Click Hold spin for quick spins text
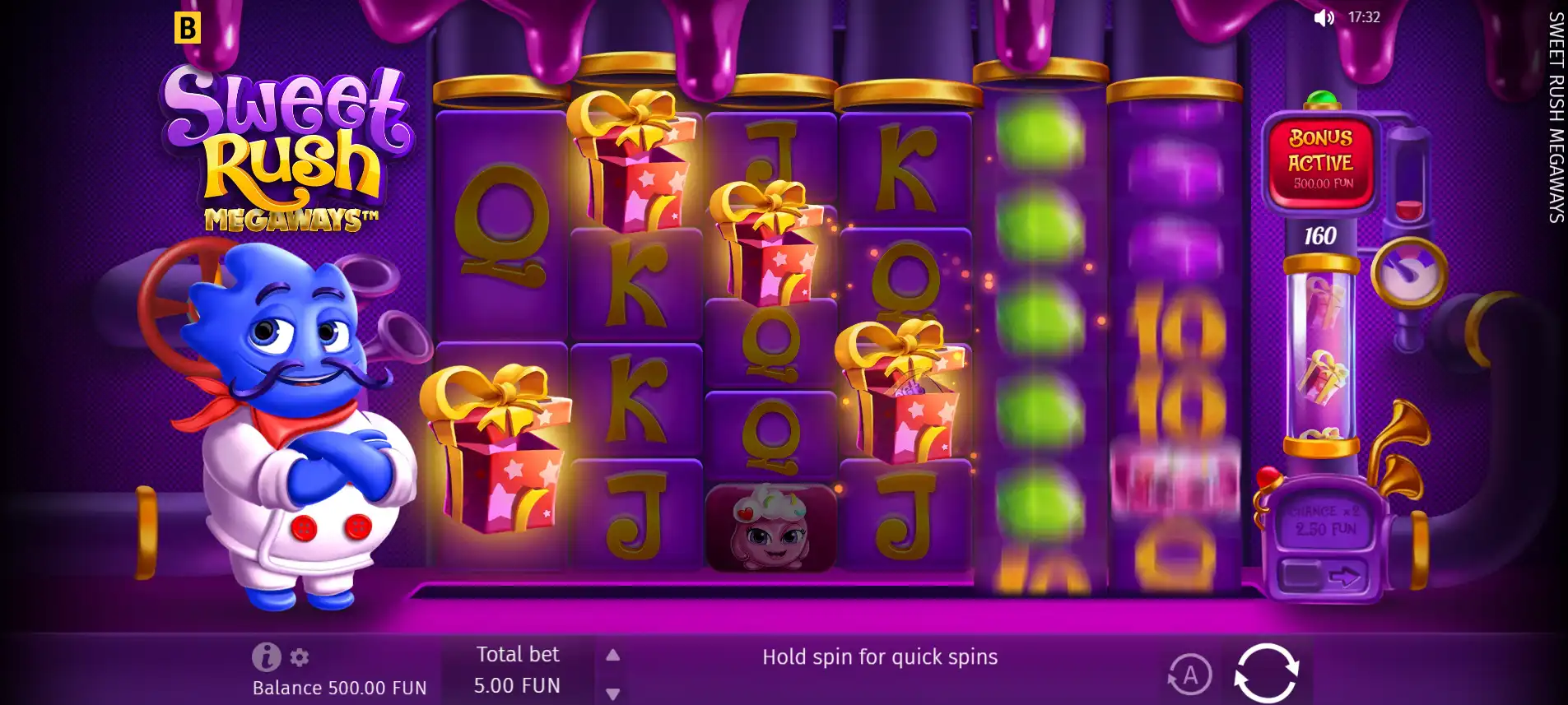The height and width of the screenshot is (705, 1568). 879,656
